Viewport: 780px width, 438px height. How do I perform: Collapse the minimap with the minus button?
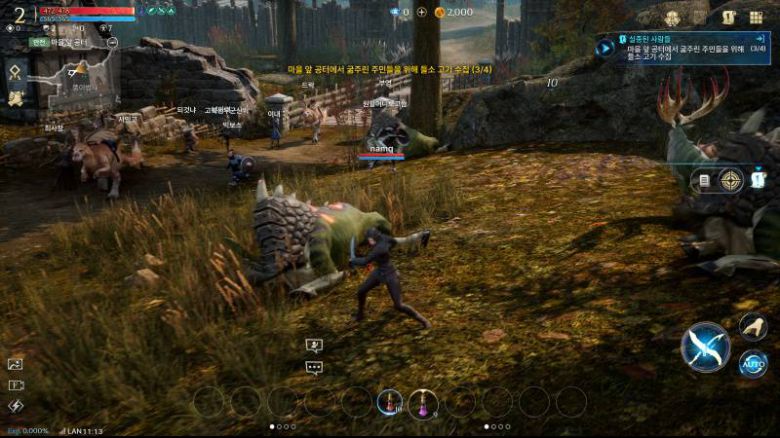(x=111, y=42)
